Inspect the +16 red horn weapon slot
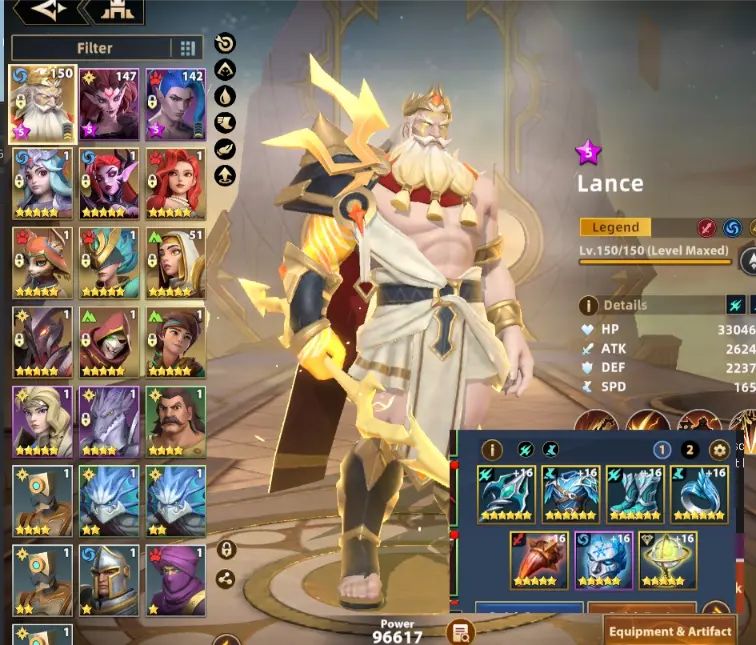Viewport: 756px width, 645px height. pos(539,560)
